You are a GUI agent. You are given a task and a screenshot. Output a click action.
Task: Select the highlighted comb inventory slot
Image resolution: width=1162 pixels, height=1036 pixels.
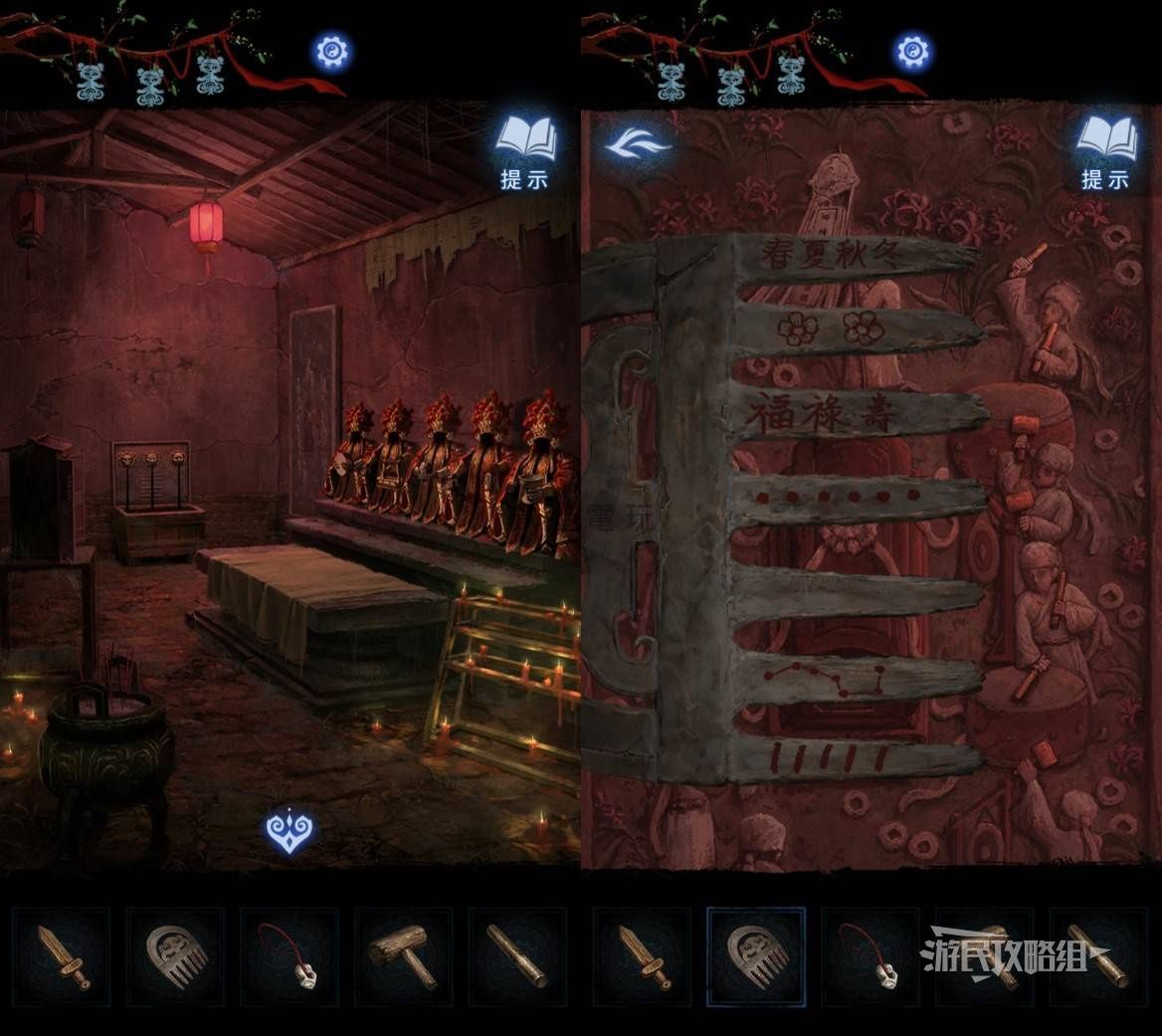(756, 955)
